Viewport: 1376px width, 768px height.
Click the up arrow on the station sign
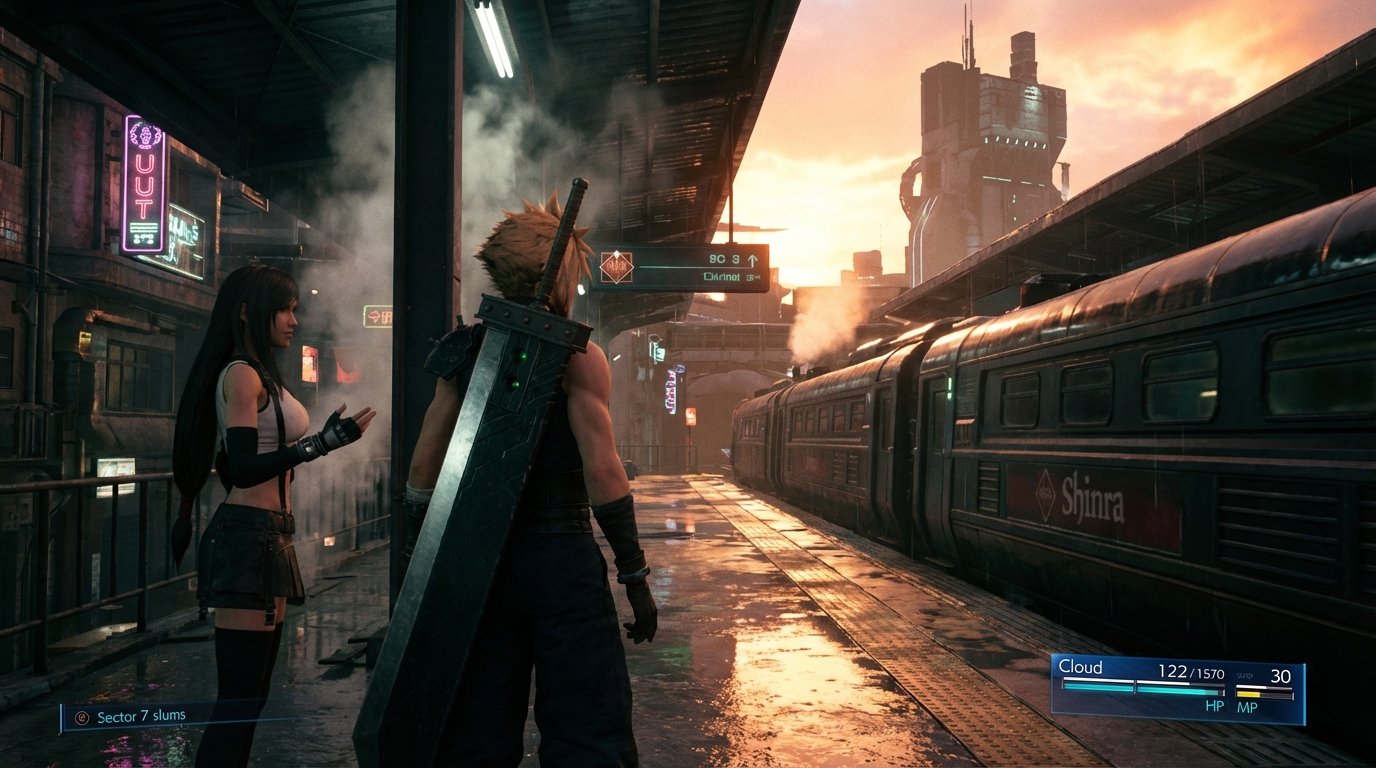(752, 258)
